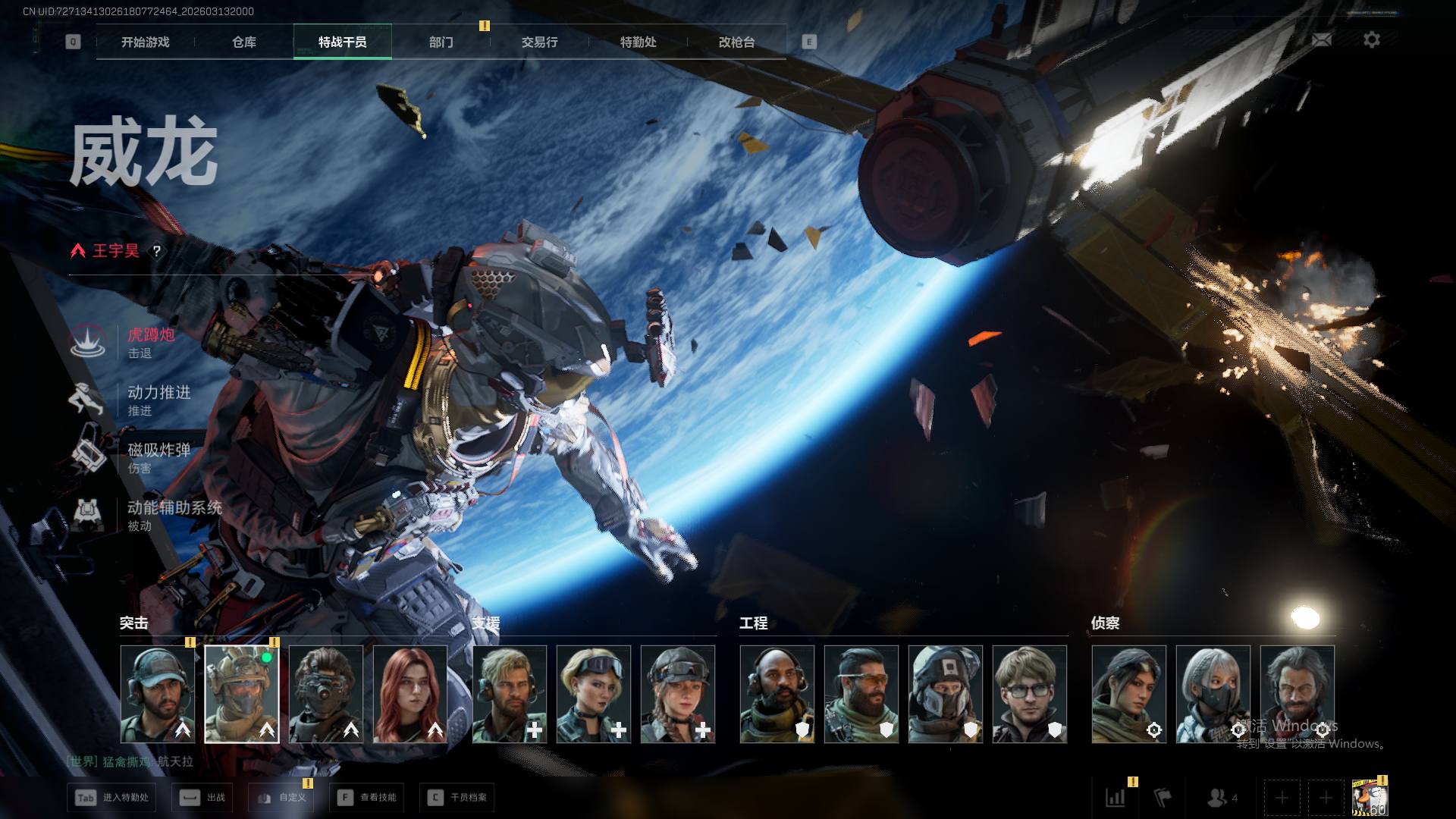The width and height of the screenshot is (1456, 819).
Task: Pick the glasses-wearing engineer operator portrait
Action: pyautogui.click(x=1030, y=694)
